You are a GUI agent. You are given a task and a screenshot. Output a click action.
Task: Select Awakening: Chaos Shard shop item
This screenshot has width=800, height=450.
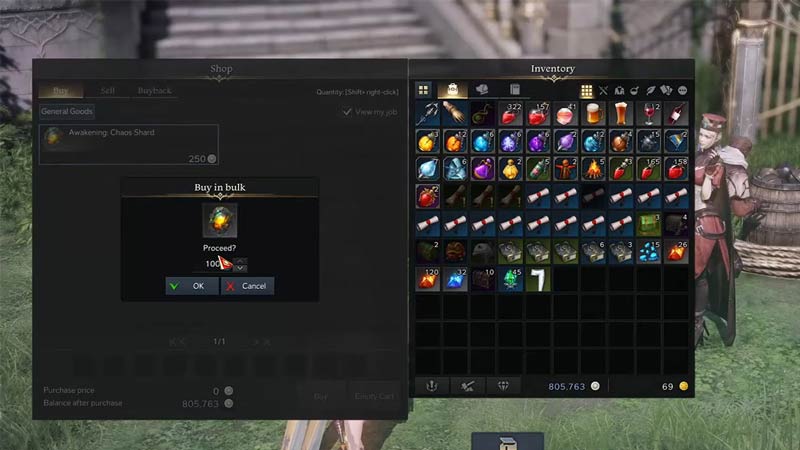tap(129, 145)
